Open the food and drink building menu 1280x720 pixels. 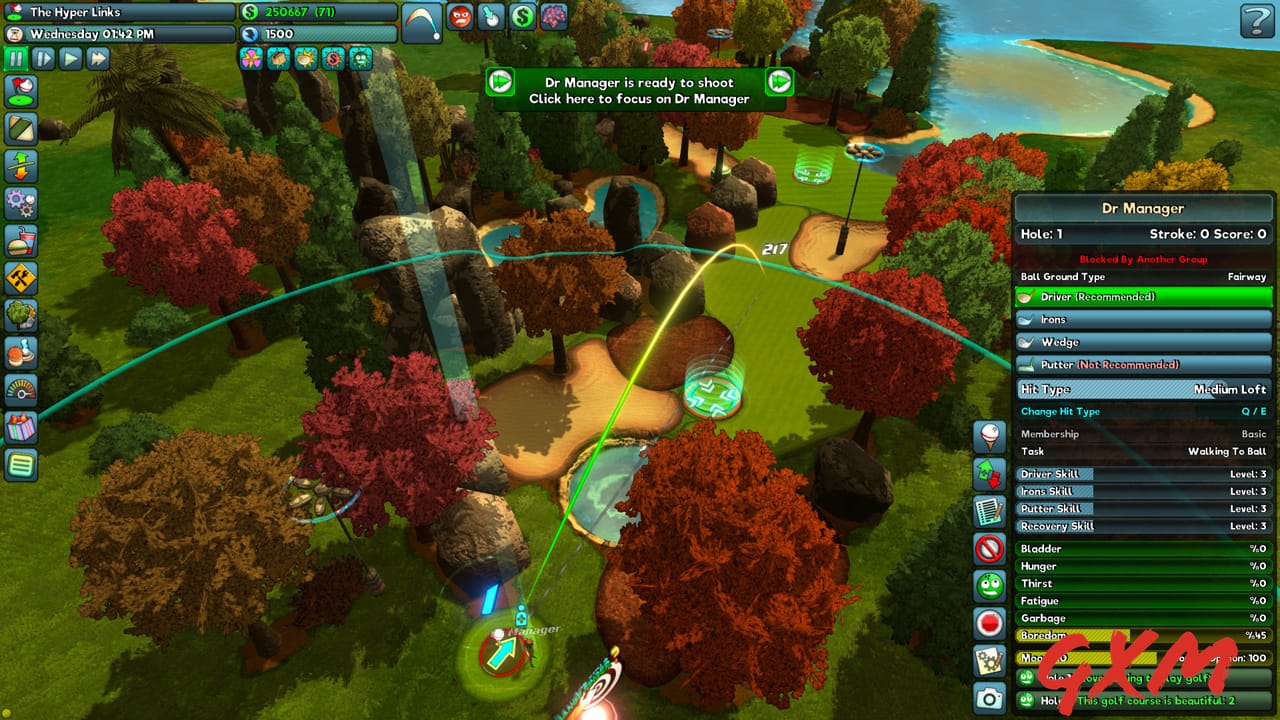pos(20,241)
